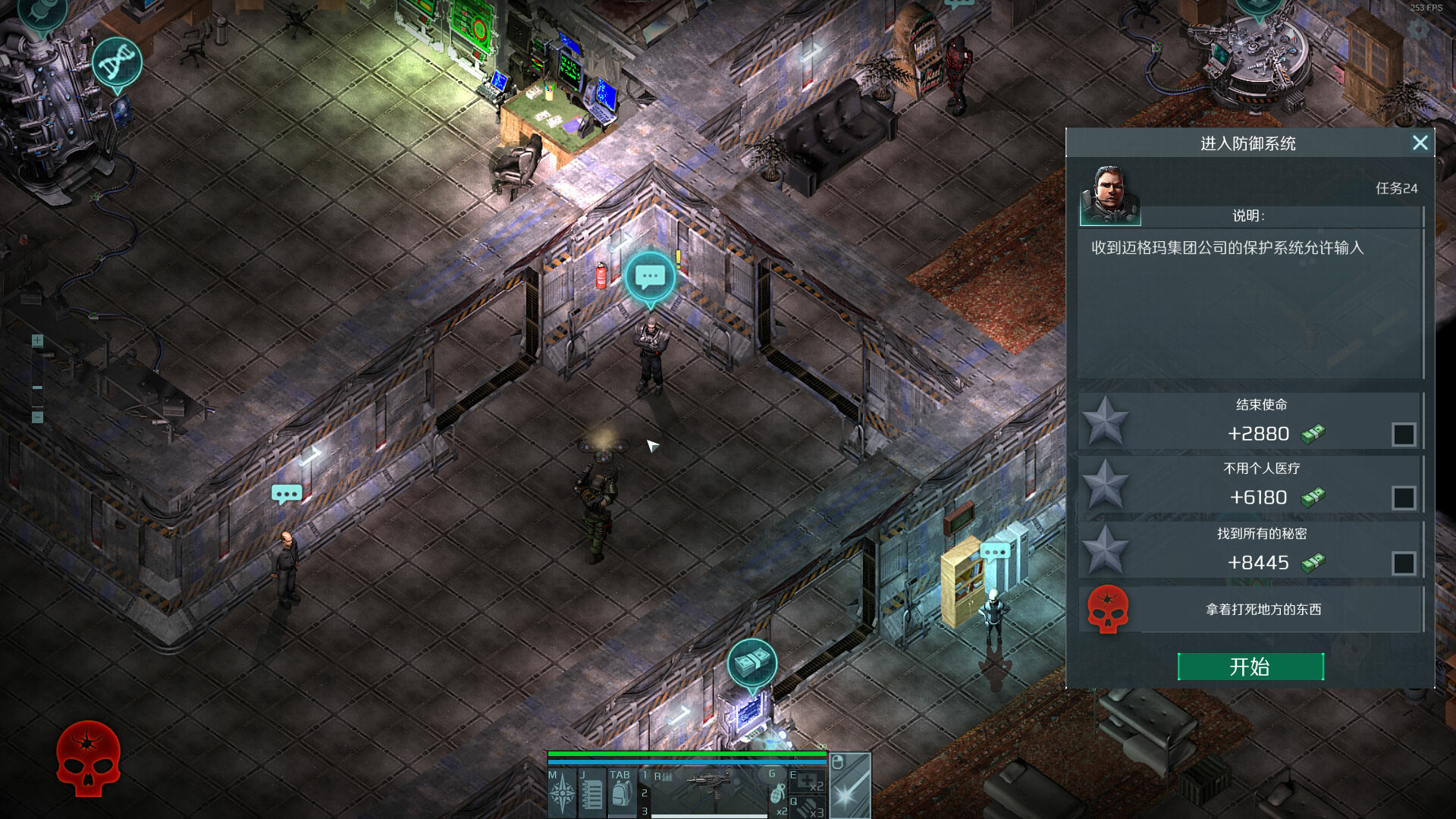The width and height of the screenshot is (1456, 819).
Task: Click the large red skull icon
Action: 88,758
